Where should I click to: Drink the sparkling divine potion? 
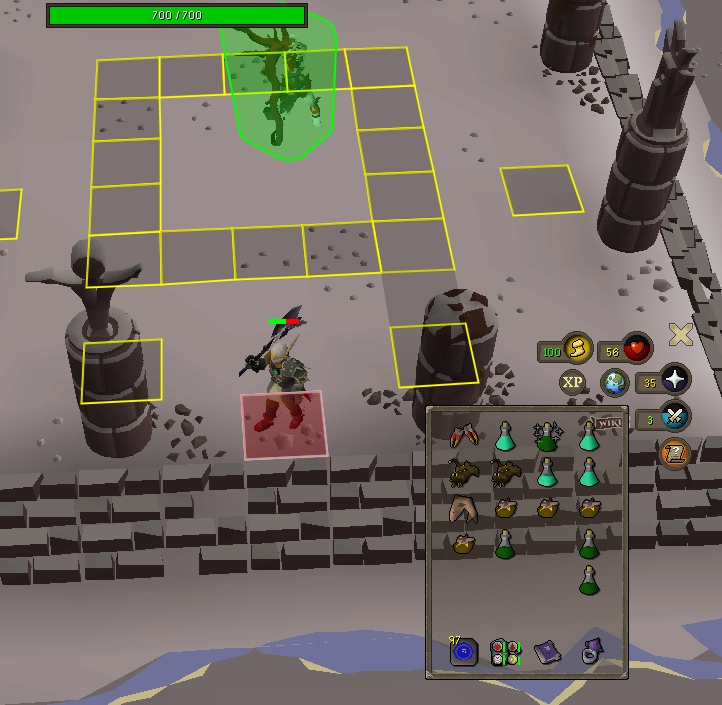pos(548,436)
